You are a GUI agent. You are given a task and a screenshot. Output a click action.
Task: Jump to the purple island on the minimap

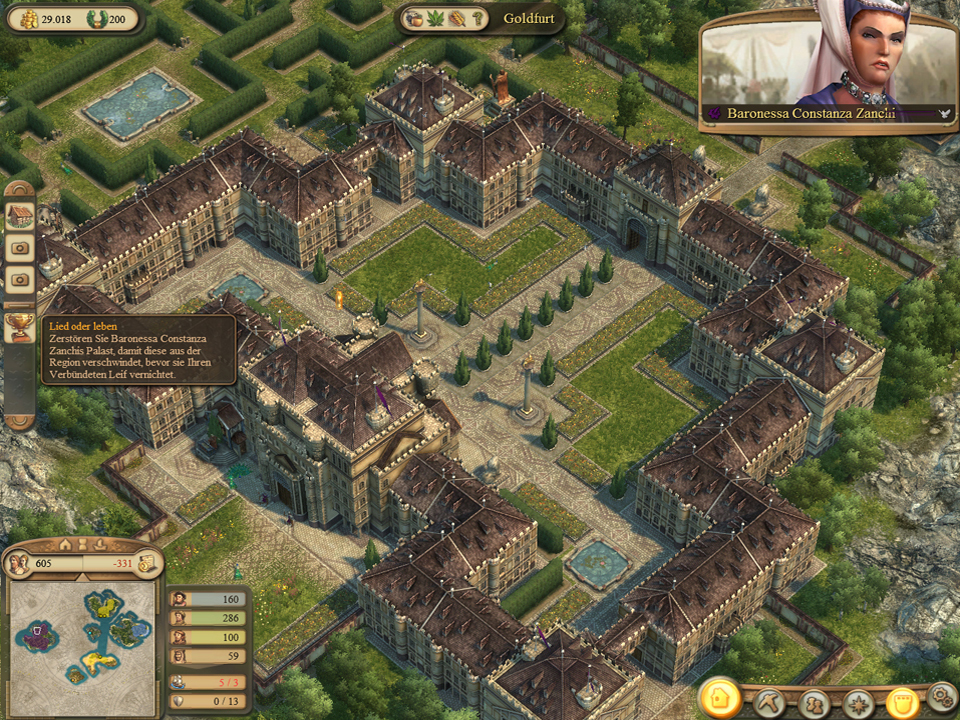pos(38,635)
